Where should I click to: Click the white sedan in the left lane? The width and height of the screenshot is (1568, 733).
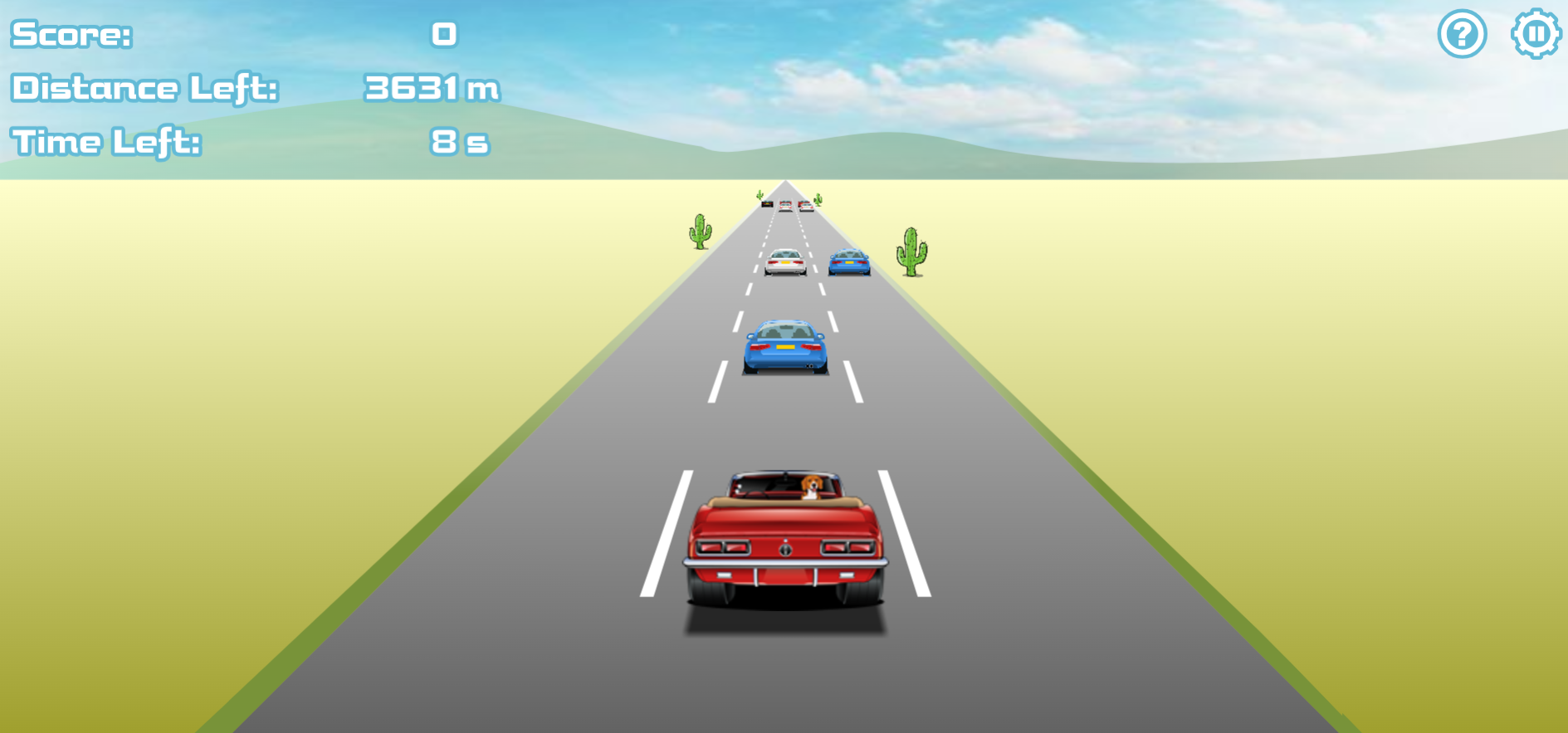[x=784, y=262]
